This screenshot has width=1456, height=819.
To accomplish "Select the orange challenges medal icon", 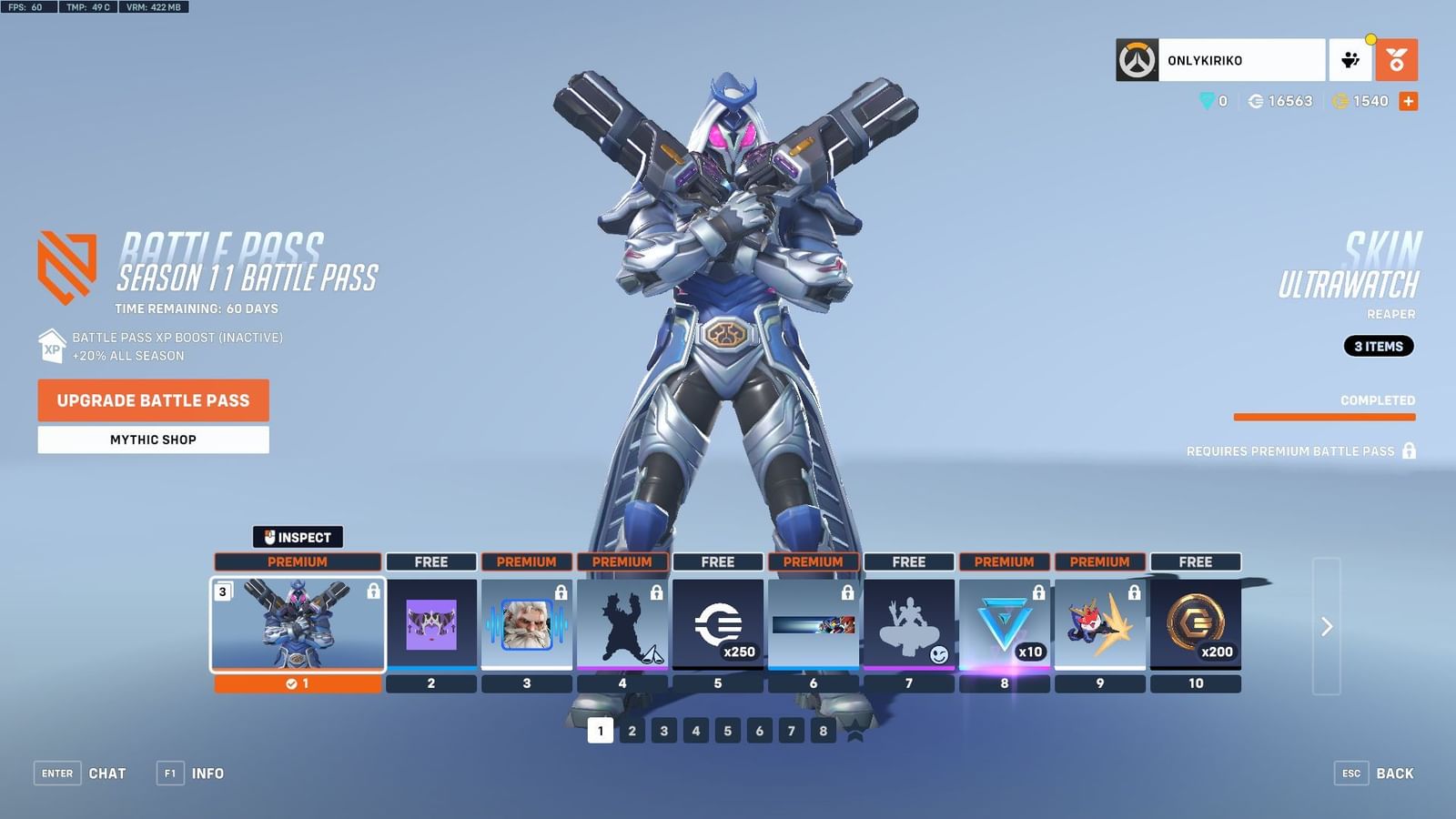I will click(1397, 59).
